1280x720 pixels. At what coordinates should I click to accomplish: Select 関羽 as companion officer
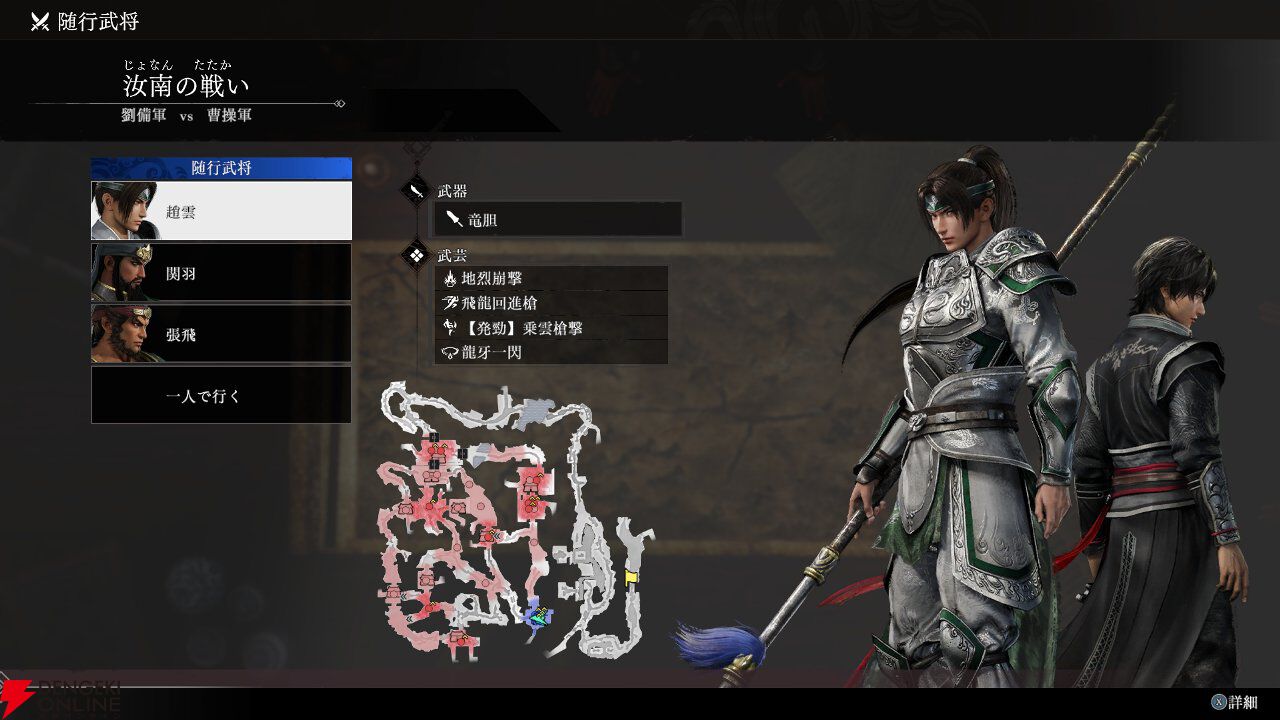220,272
